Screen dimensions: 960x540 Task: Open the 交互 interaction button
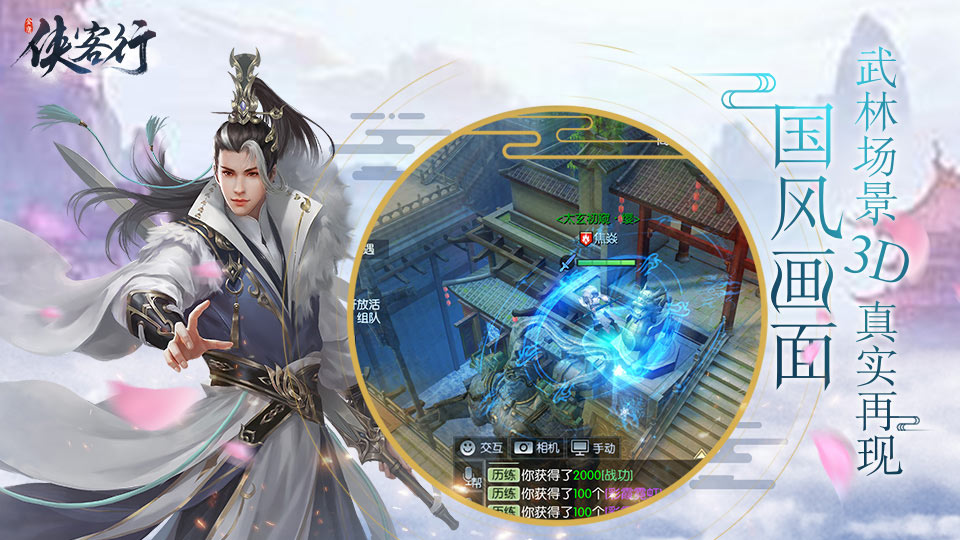point(481,449)
